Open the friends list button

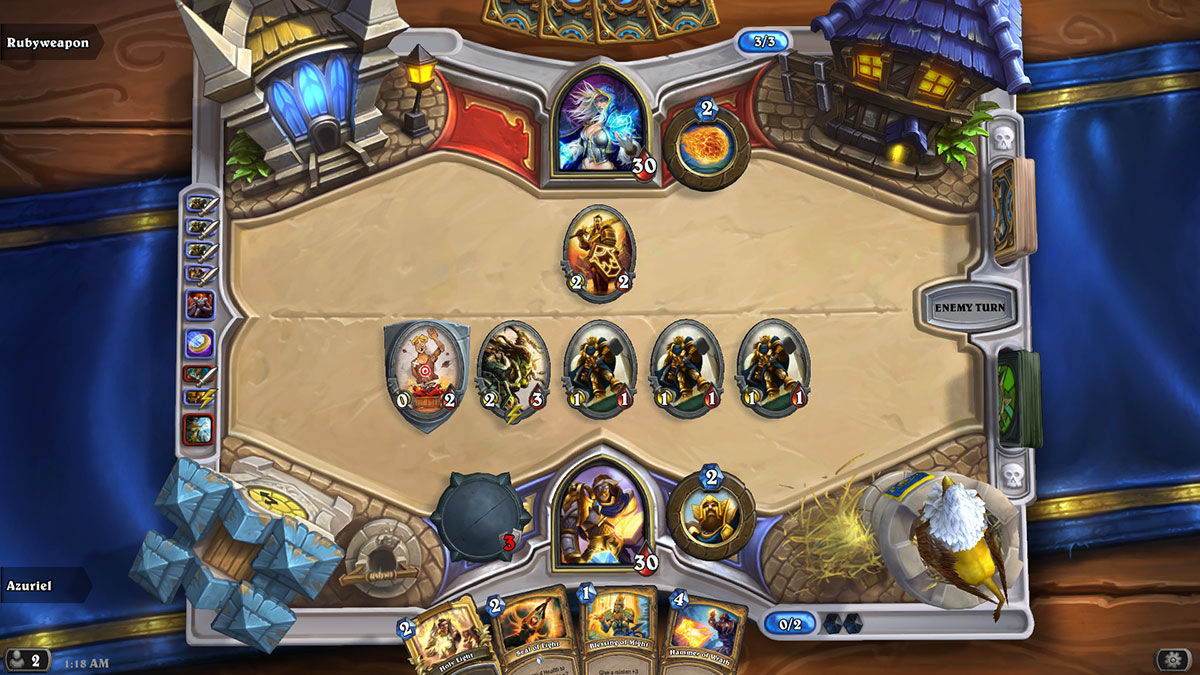coord(26,660)
